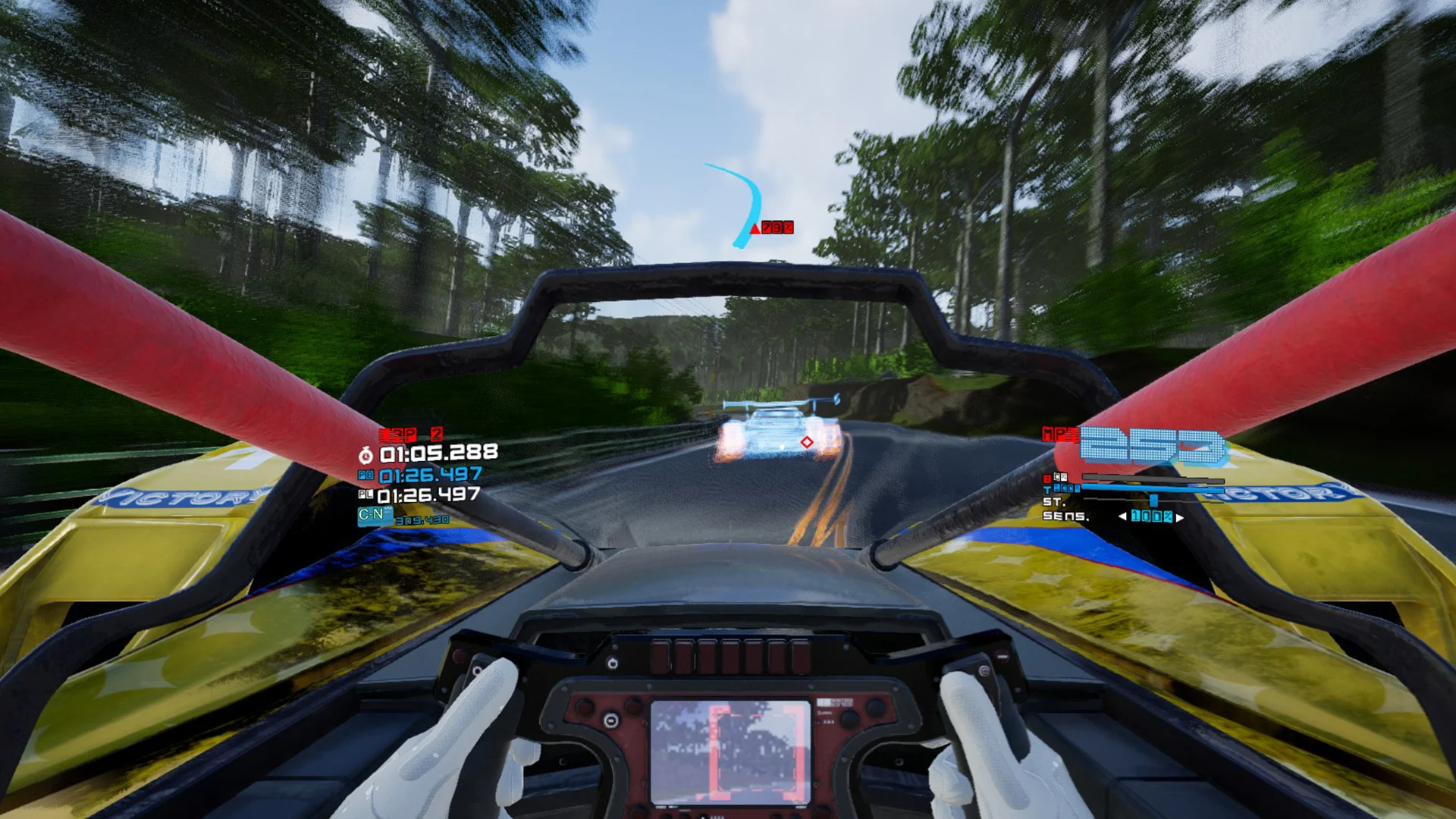Image resolution: width=1456 pixels, height=819 pixels.
Task: Select the C-N checkpoint badge
Action: (374, 516)
